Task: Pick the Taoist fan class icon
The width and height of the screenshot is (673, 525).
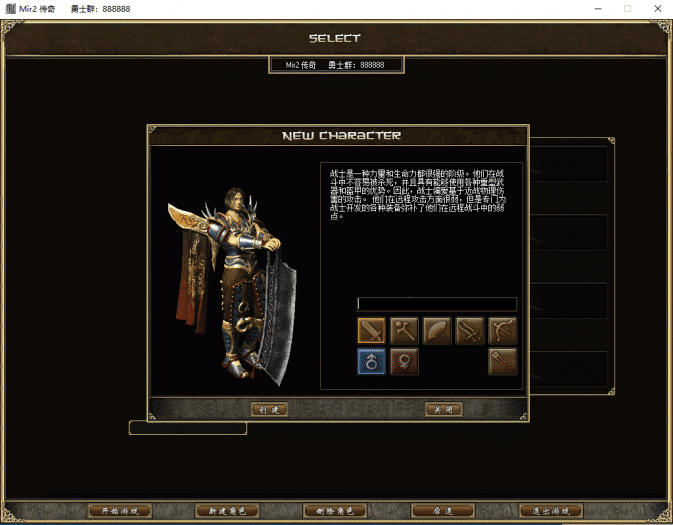Action: [x=437, y=329]
